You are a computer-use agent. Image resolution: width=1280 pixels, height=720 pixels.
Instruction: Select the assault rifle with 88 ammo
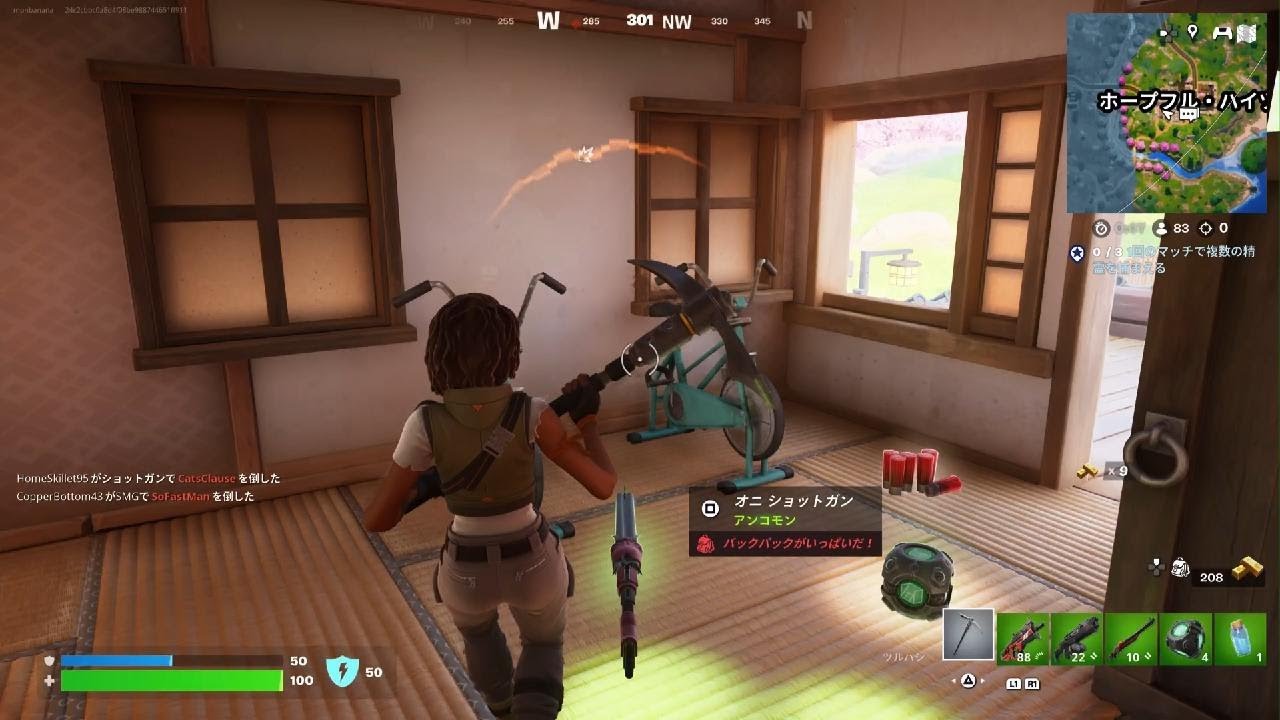point(1022,637)
